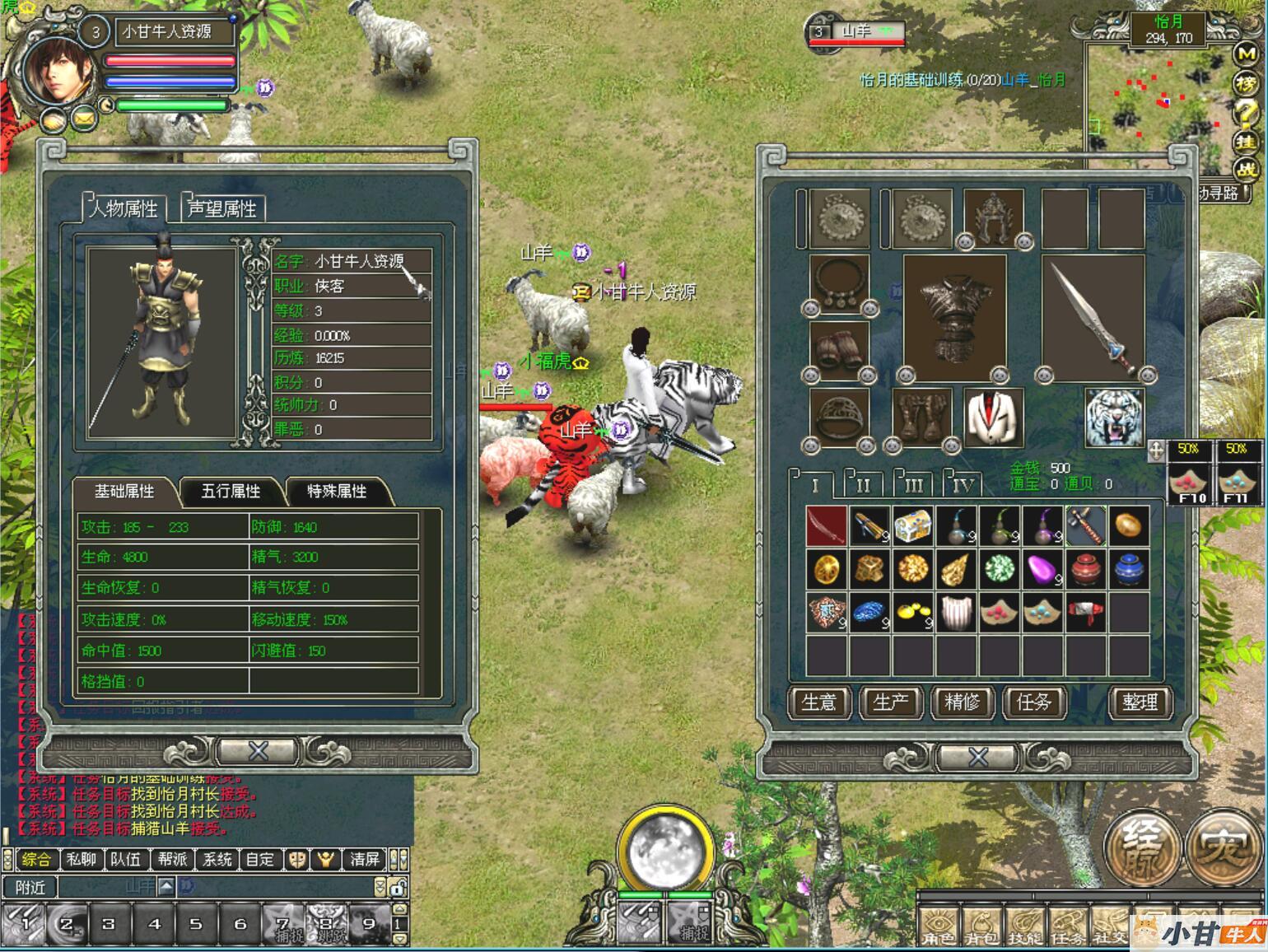Screen dimensions: 1268x952
Task: Switch to the 声望属性 tab
Action: 221,208
